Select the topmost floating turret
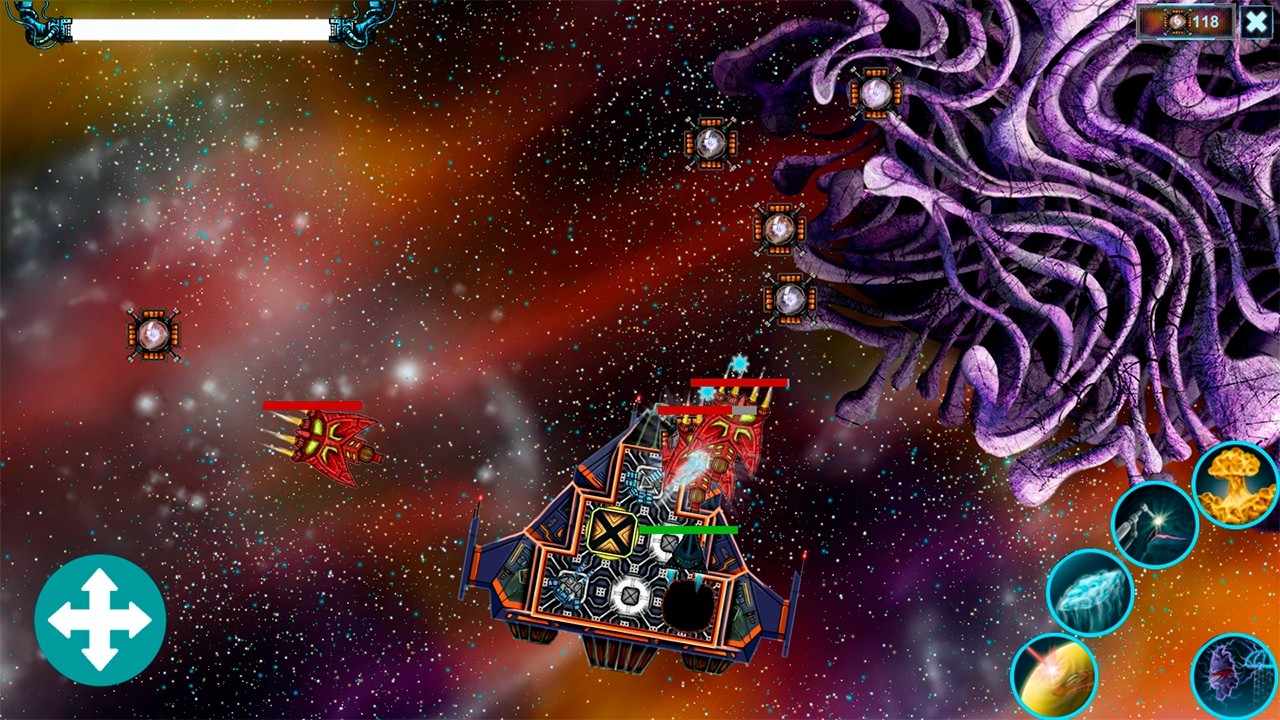Viewport: 1280px width, 720px height. point(874,92)
